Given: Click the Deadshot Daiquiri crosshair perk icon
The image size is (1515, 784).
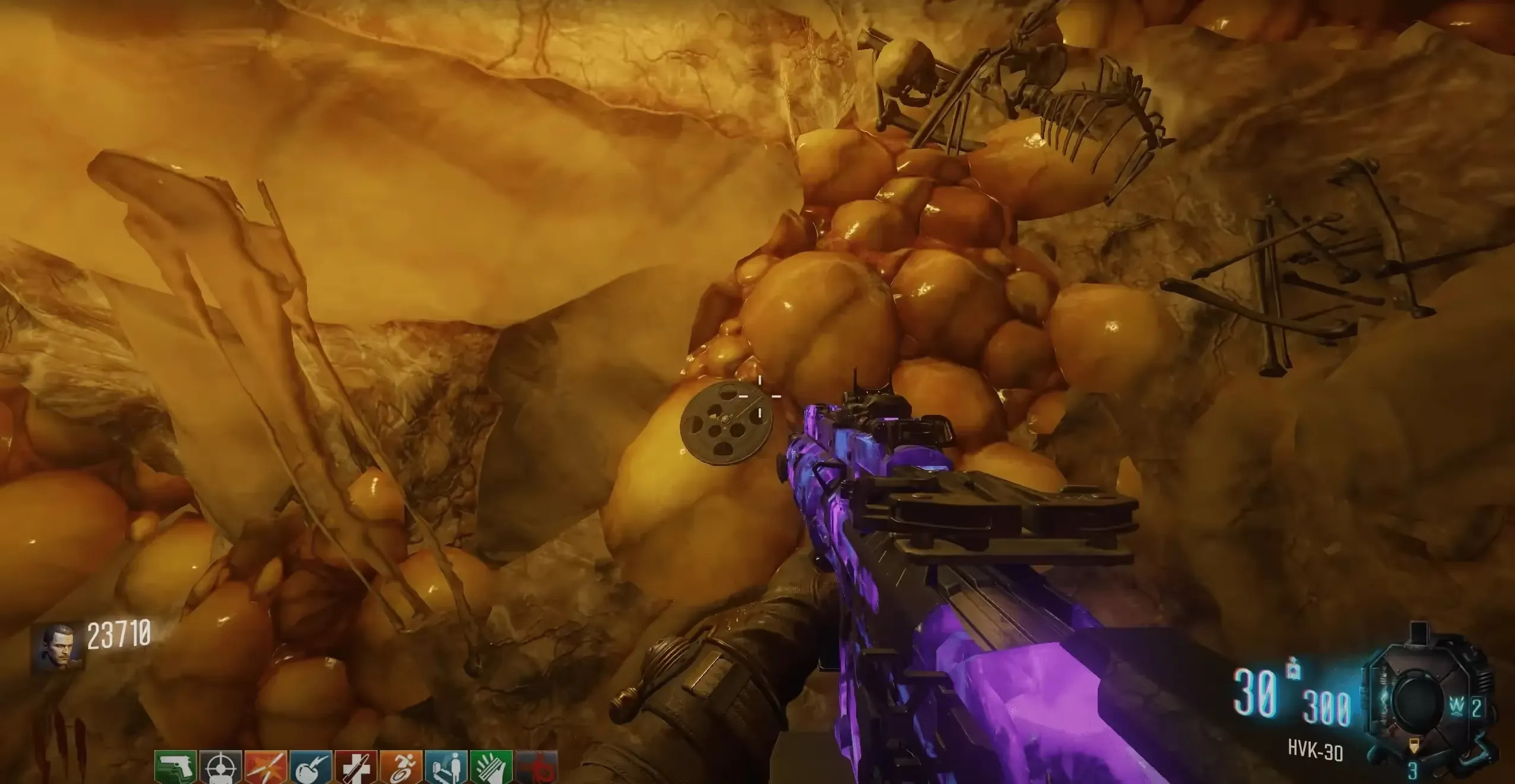Looking at the screenshot, I should click(x=221, y=767).
